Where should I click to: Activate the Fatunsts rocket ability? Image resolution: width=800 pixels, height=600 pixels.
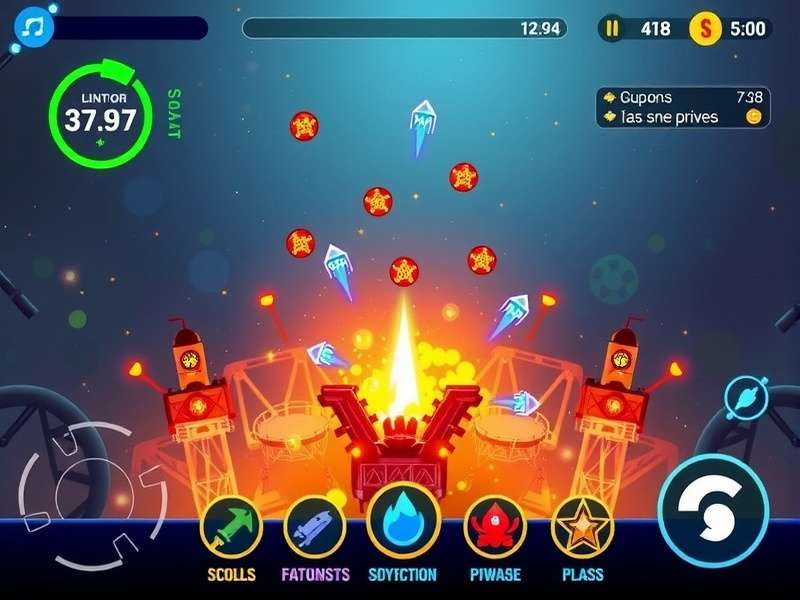[315, 527]
